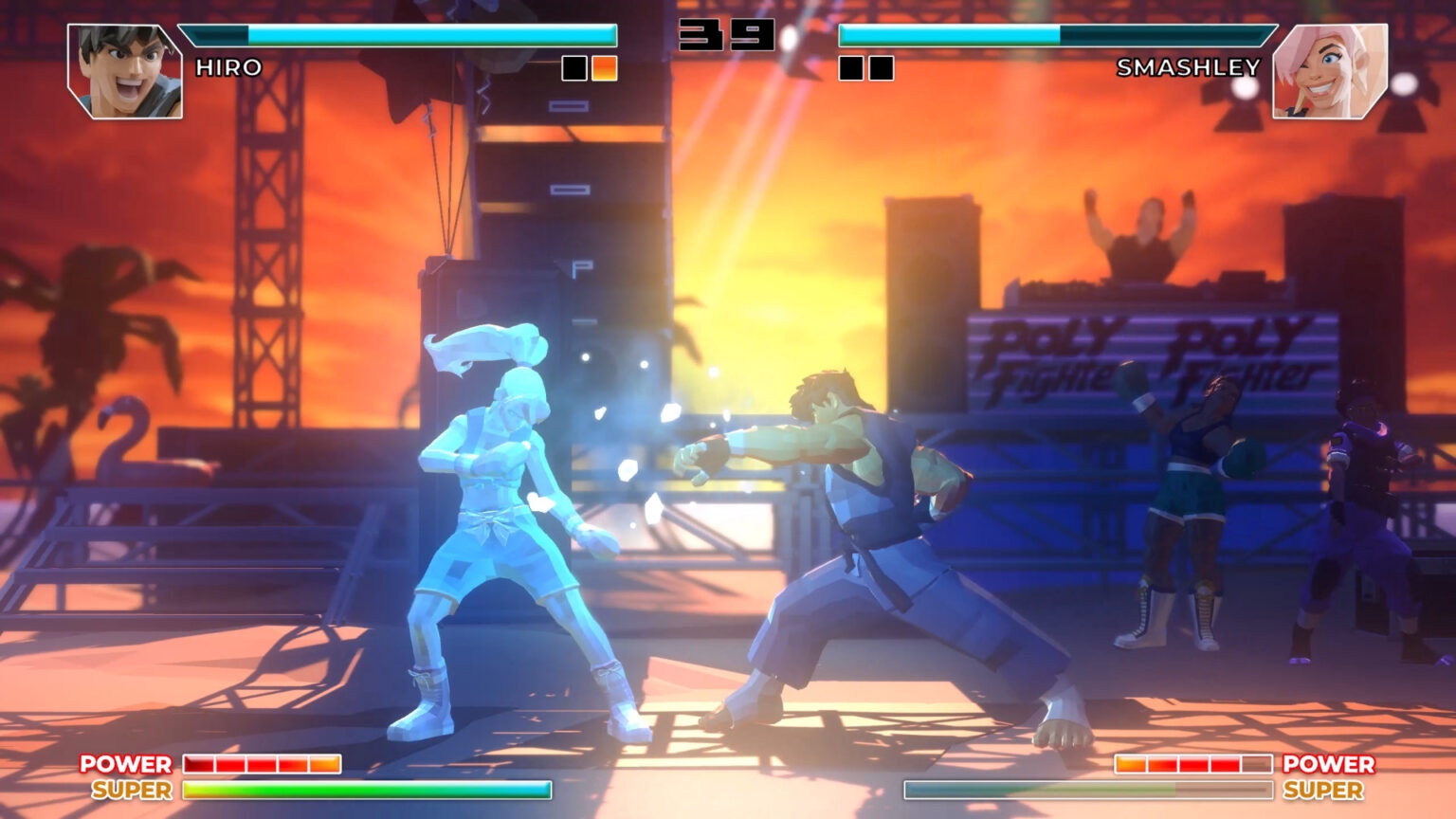Select Smashley's character portrait
The image size is (1456, 819).
1329,71
